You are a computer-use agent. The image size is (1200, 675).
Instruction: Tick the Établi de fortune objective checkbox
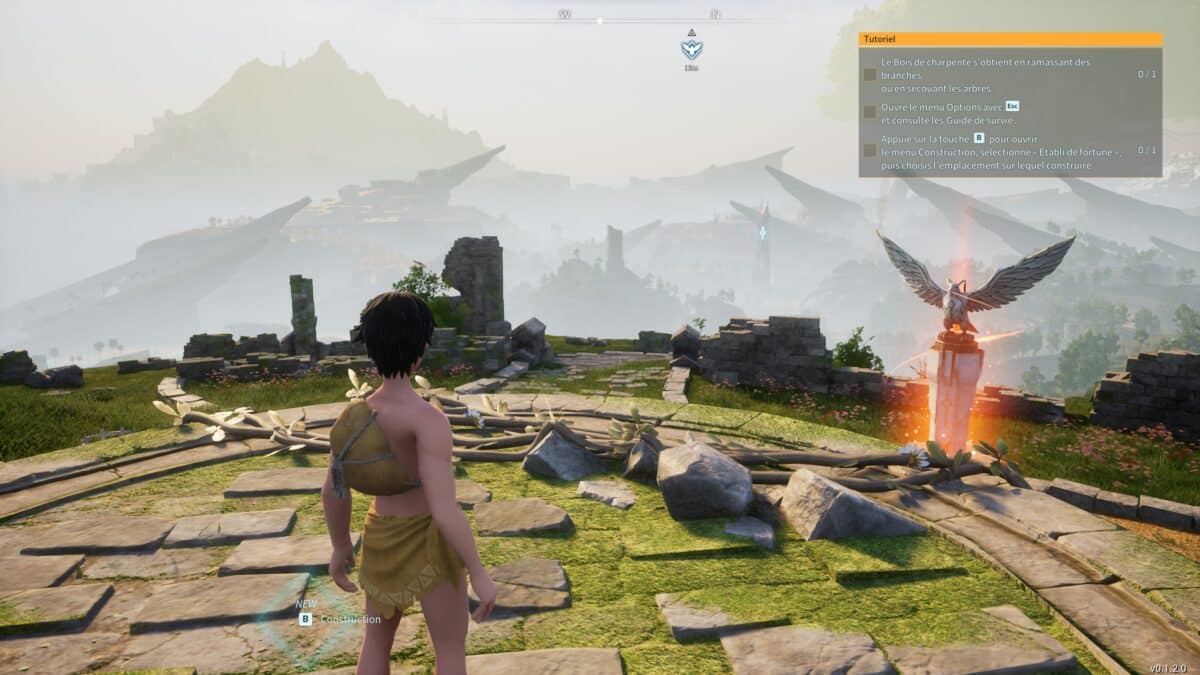point(870,150)
